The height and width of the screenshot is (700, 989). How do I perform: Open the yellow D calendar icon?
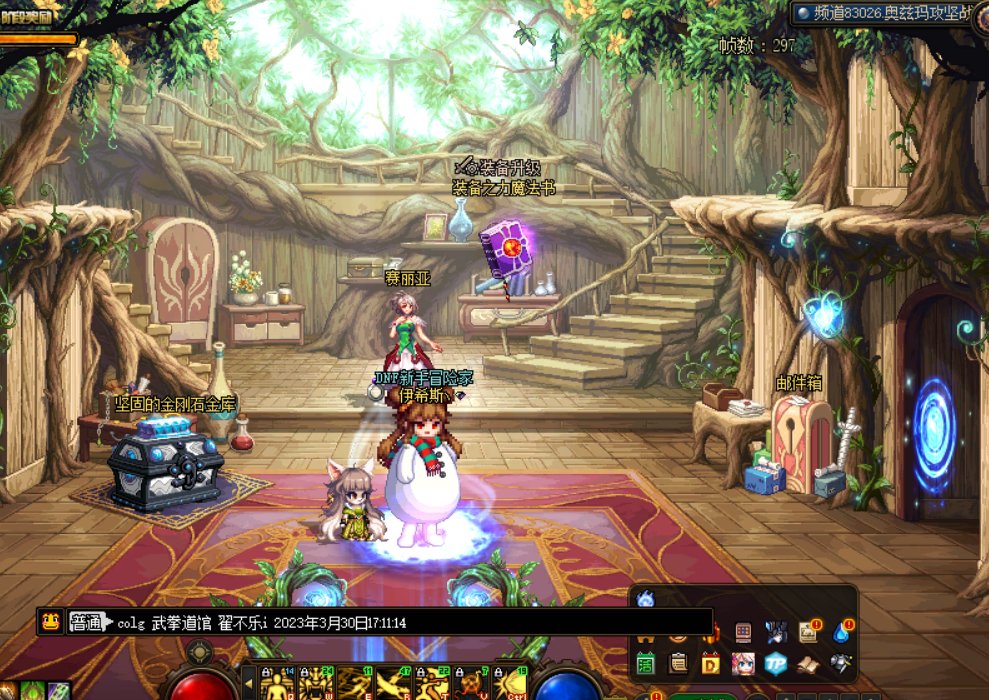point(711,663)
